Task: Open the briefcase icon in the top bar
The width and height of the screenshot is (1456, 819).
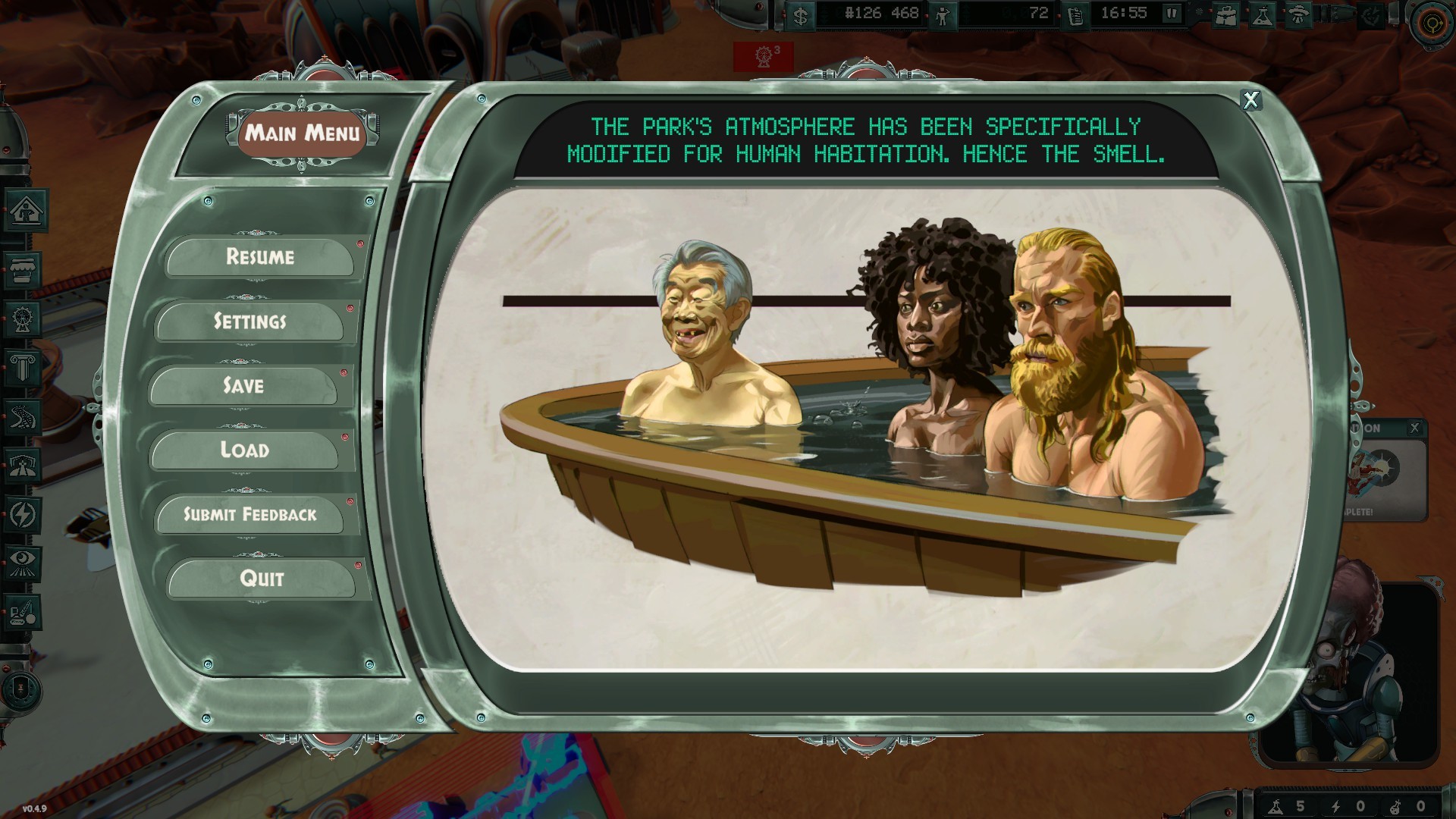Action: pos(1225,16)
